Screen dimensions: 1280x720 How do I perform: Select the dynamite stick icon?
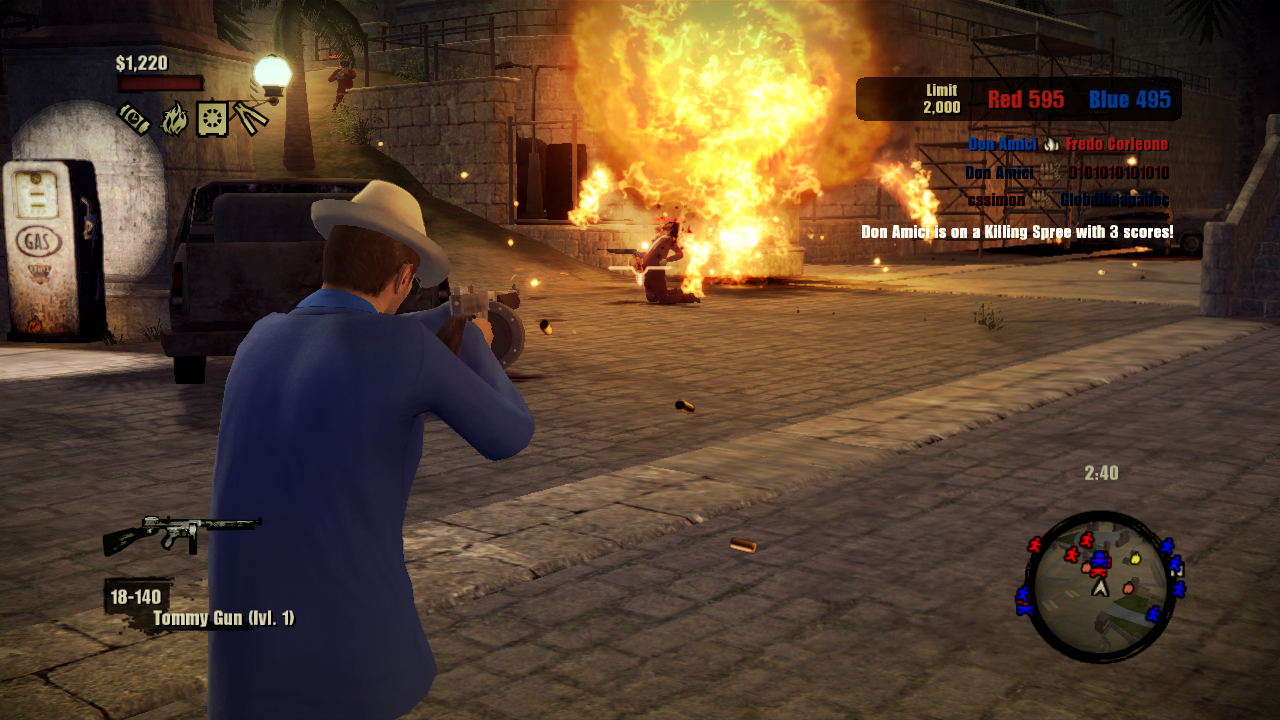click(x=134, y=117)
